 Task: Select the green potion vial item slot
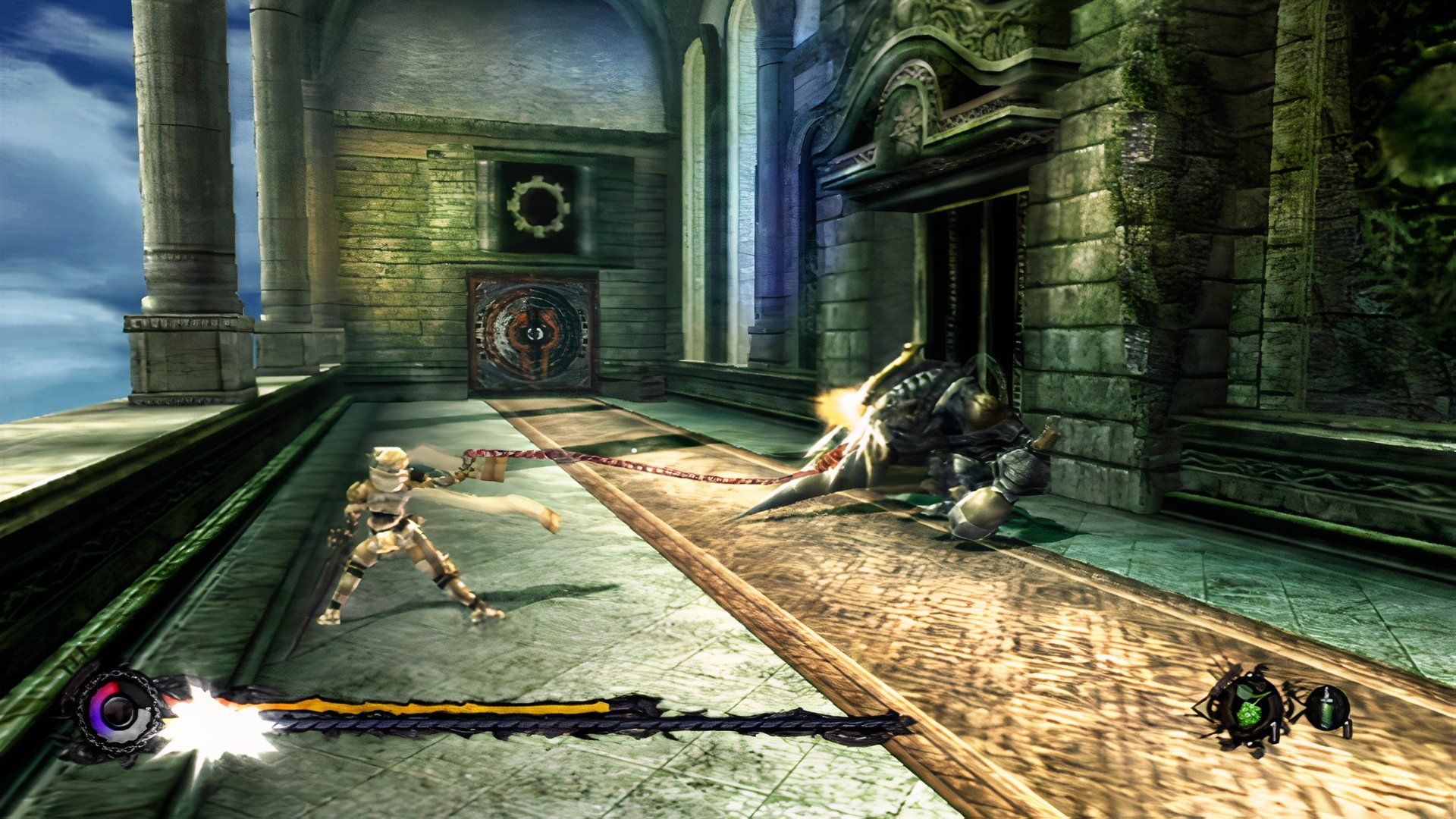(x=1327, y=709)
